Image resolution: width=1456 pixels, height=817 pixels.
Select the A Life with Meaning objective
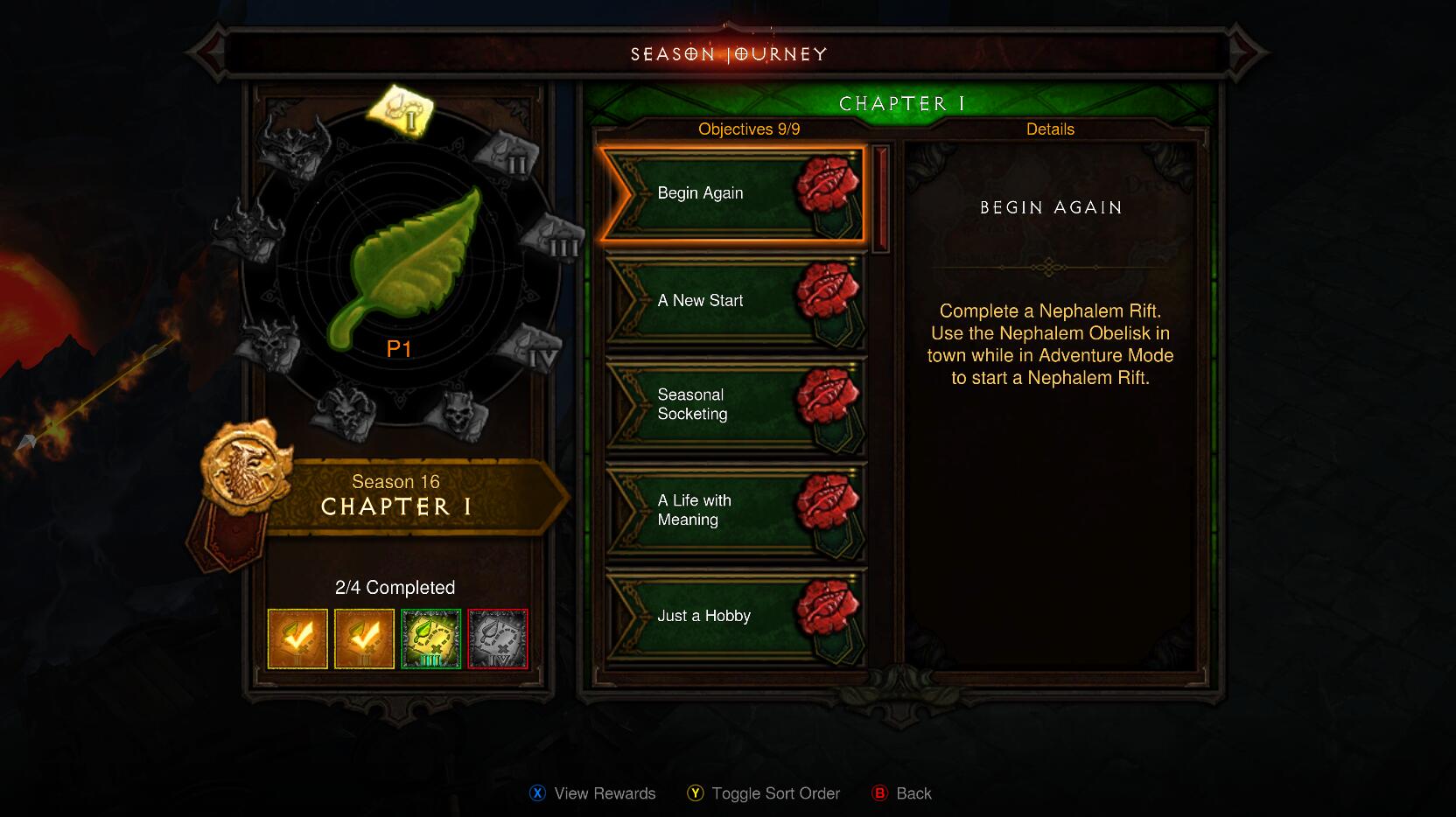733,510
